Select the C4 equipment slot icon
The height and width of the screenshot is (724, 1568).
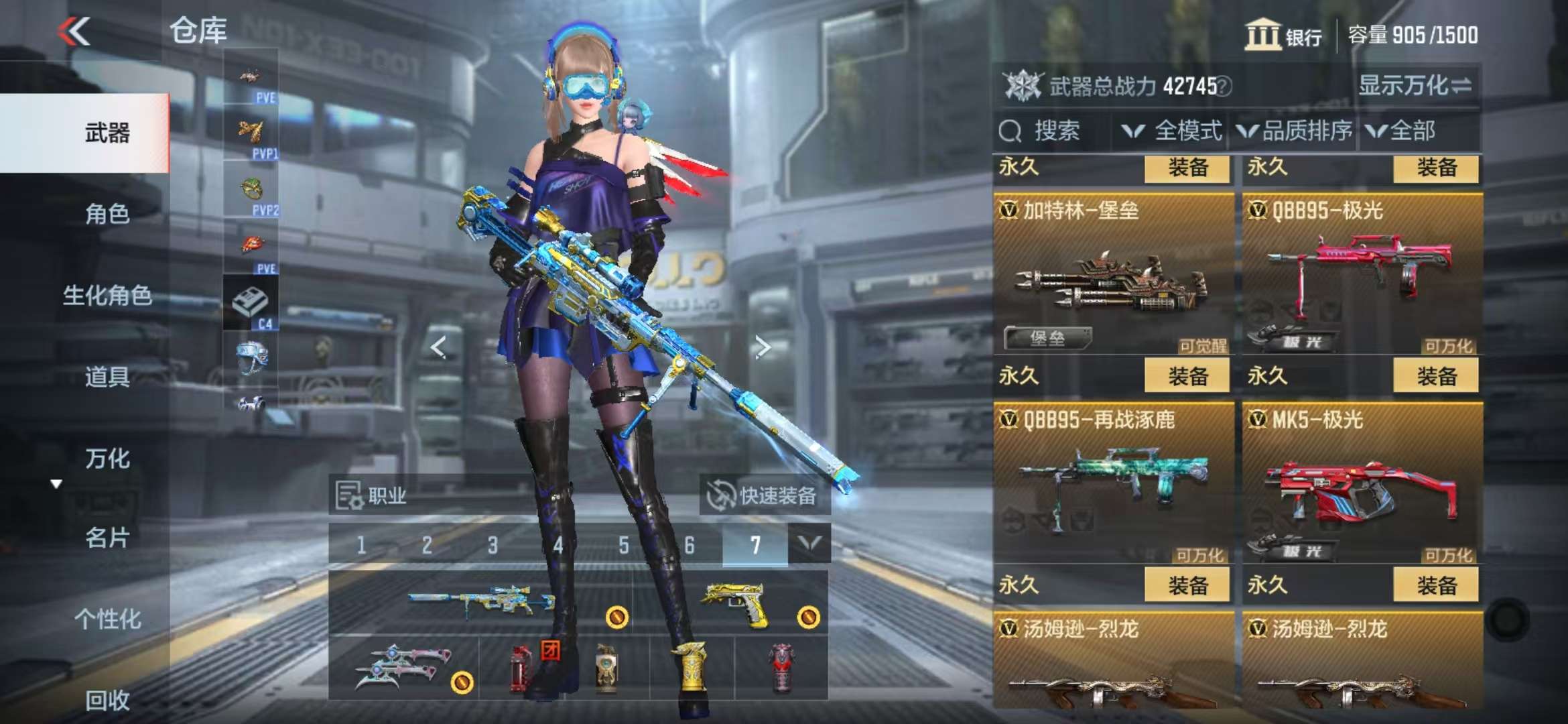pyautogui.click(x=251, y=304)
